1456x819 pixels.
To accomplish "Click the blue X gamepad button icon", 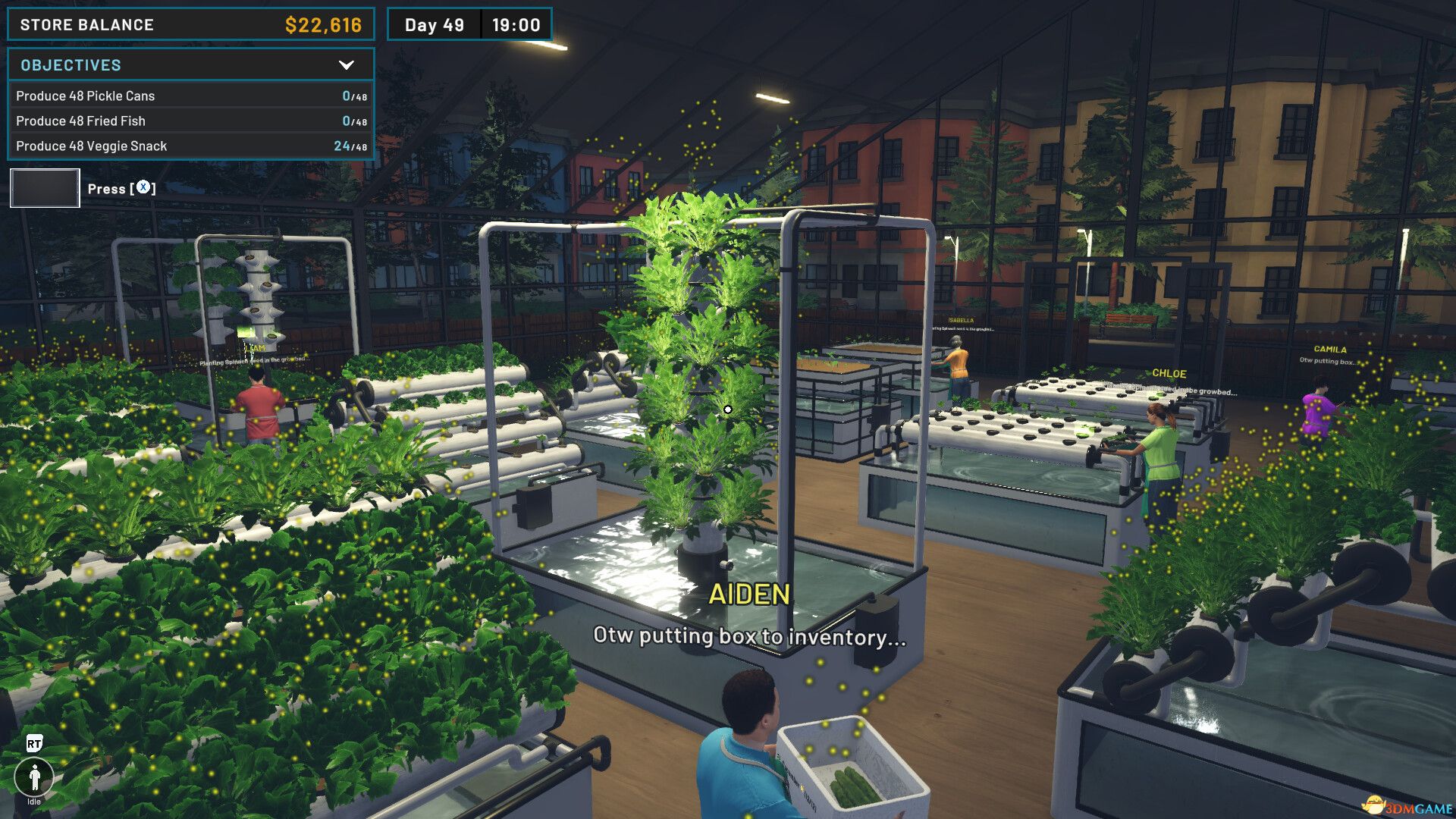I will [143, 188].
